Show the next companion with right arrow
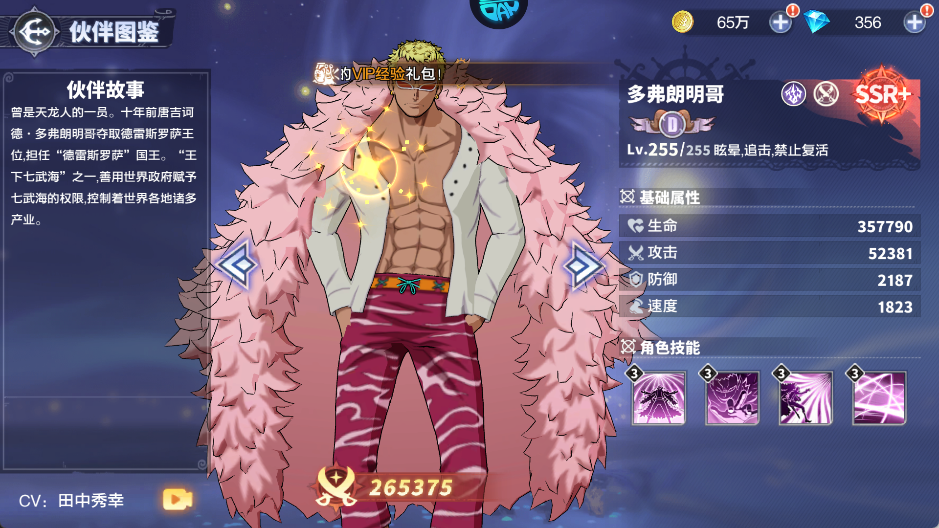This screenshot has height=528, width=939. [x=582, y=265]
